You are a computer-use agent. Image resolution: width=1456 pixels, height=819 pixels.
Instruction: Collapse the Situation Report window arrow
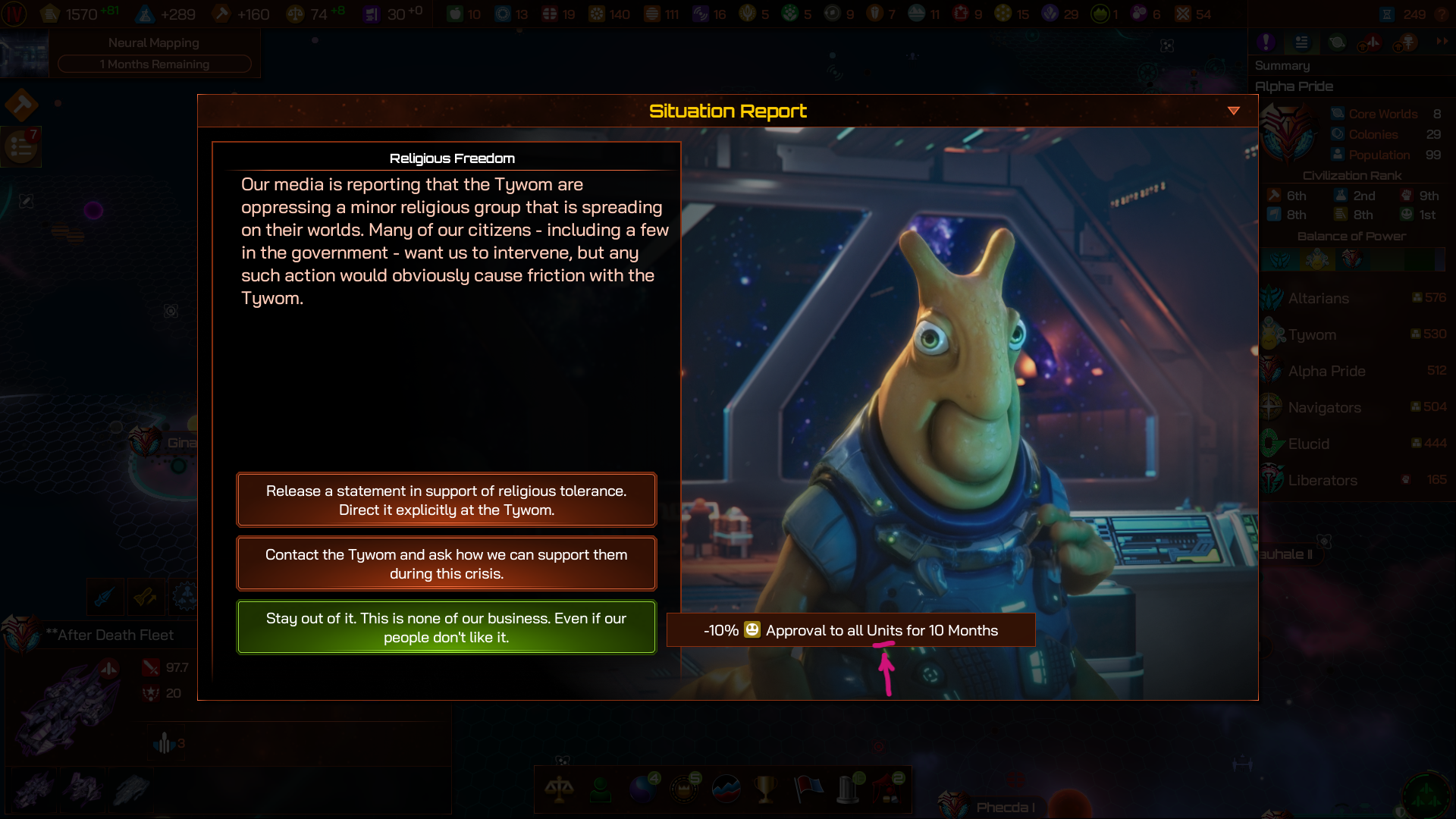[x=1234, y=111]
